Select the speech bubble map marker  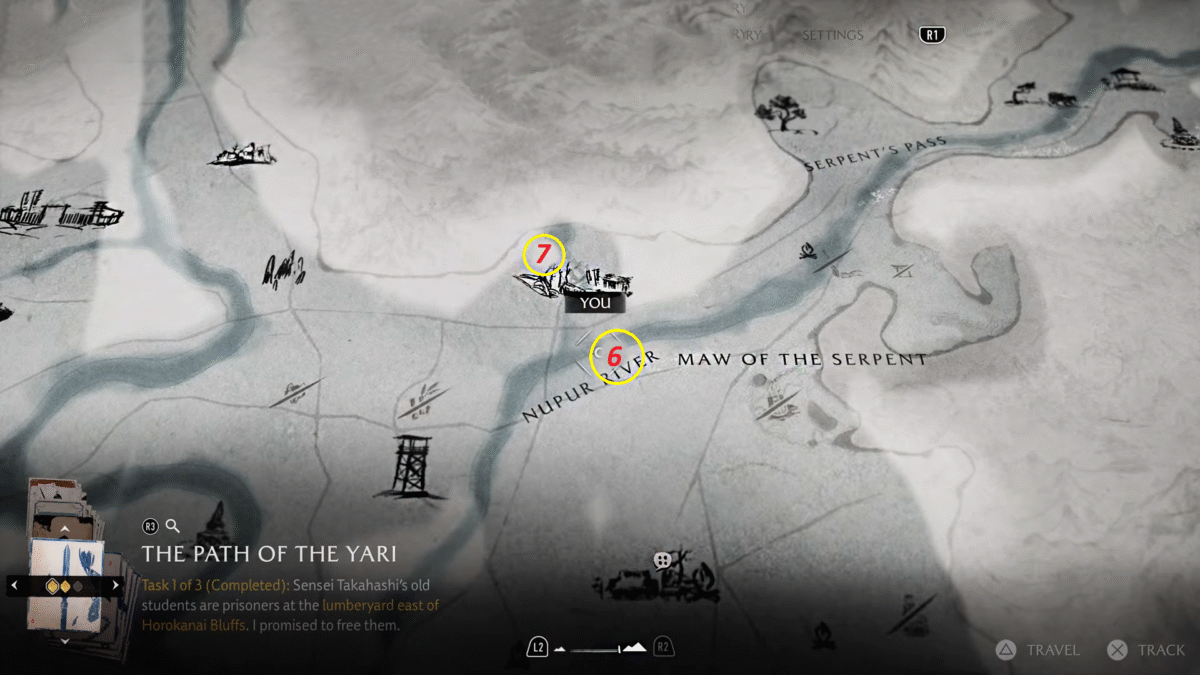[661, 560]
